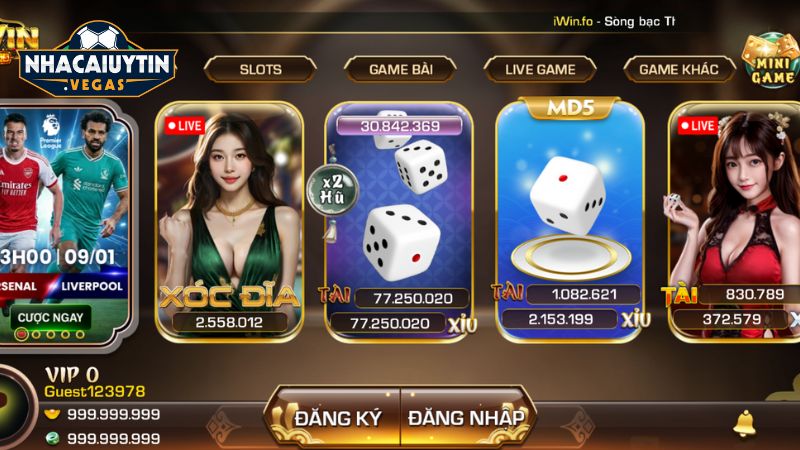This screenshot has height=450, width=800.
Task: Open notifications via the bell icon
Action: pyautogui.click(x=744, y=423)
